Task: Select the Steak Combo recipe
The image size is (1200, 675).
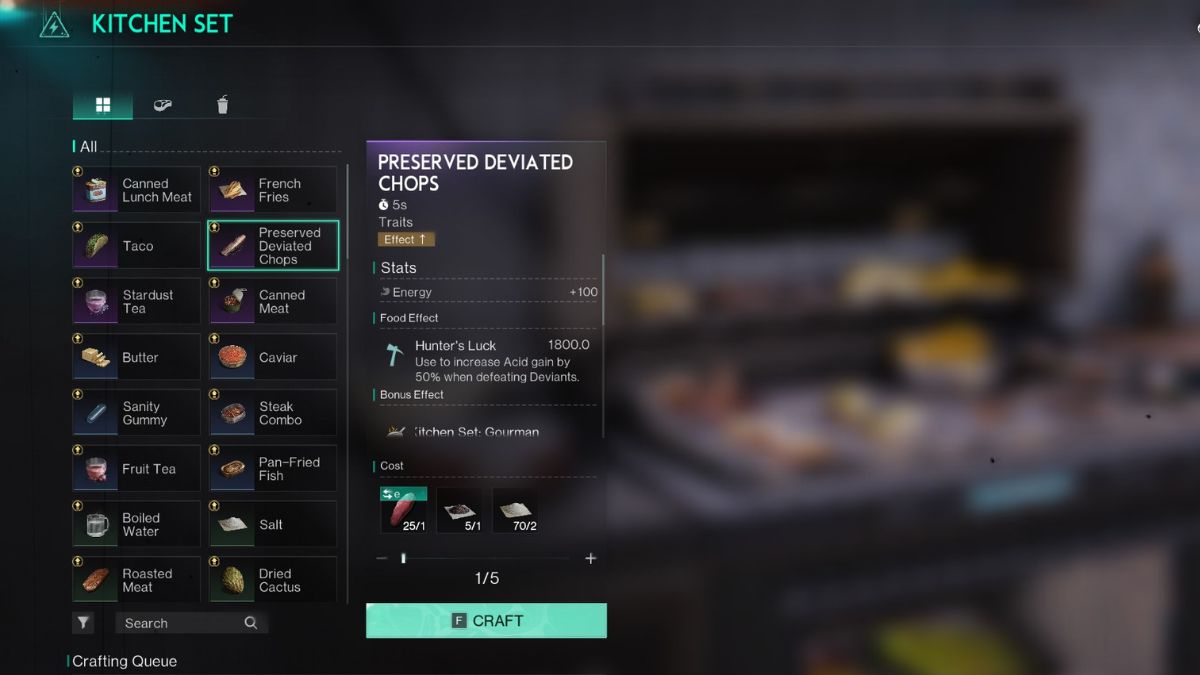Action: [x=273, y=413]
